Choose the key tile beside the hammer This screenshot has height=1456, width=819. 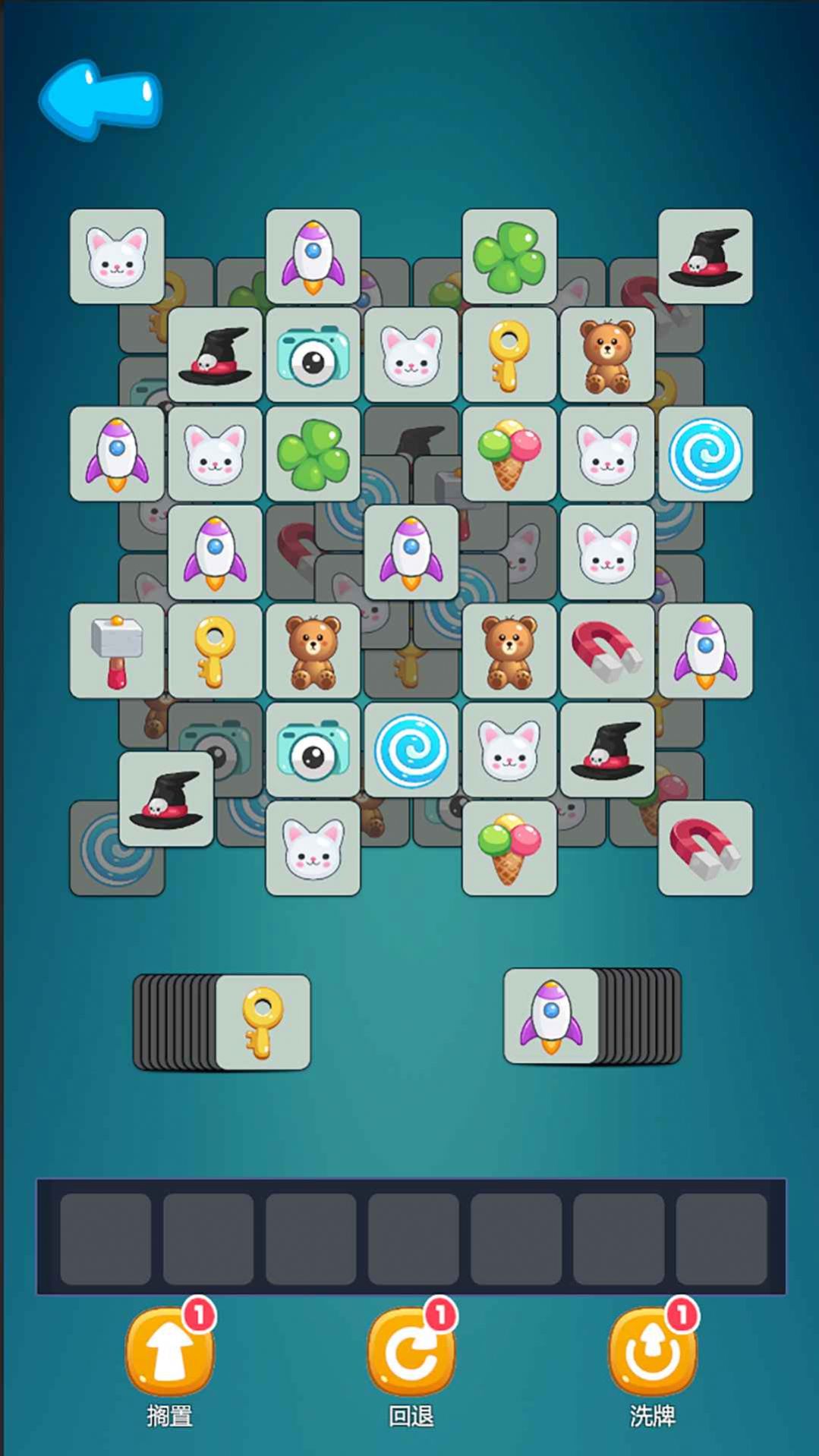[x=215, y=651]
